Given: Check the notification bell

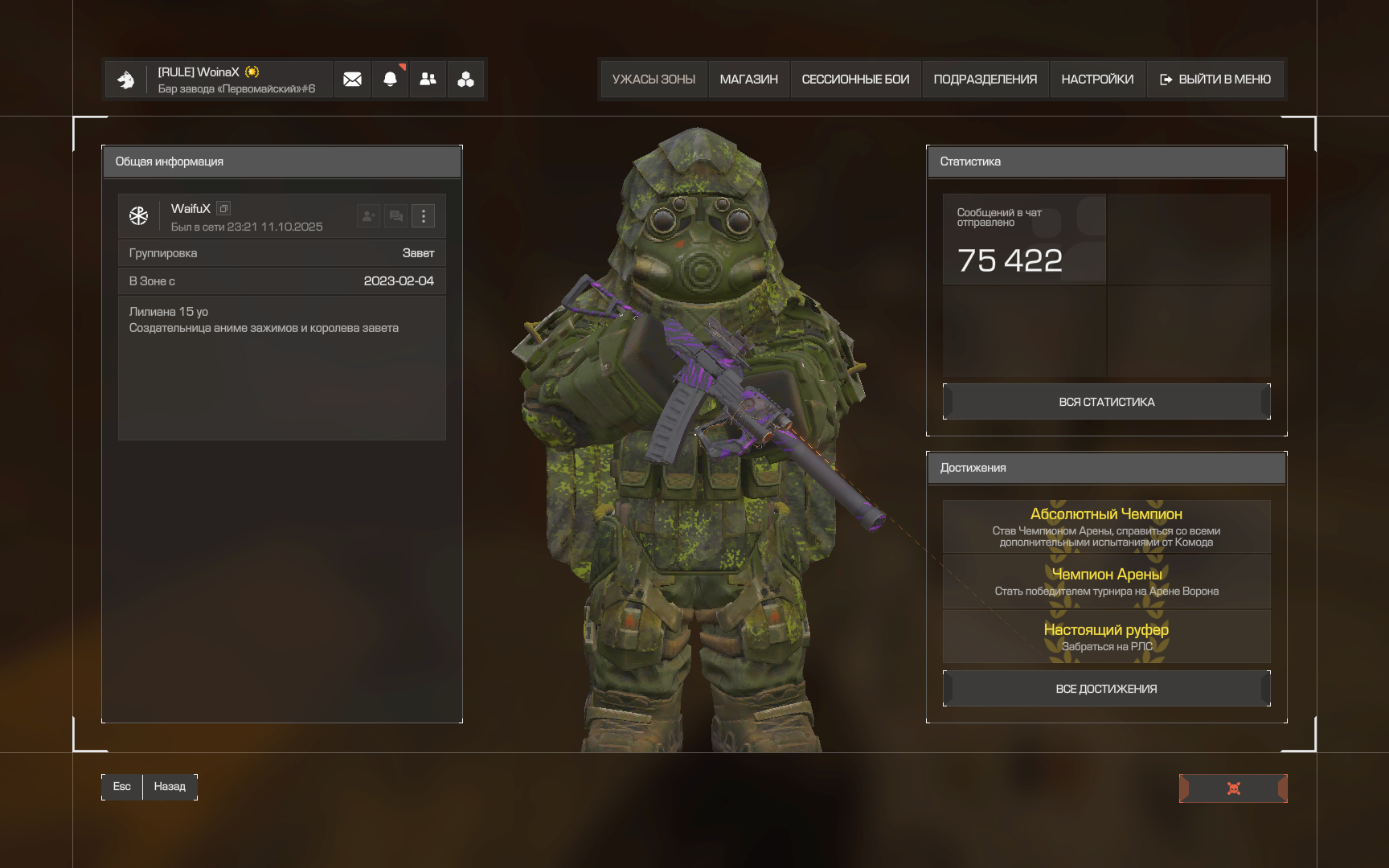Looking at the screenshot, I should tap(390, 80).
